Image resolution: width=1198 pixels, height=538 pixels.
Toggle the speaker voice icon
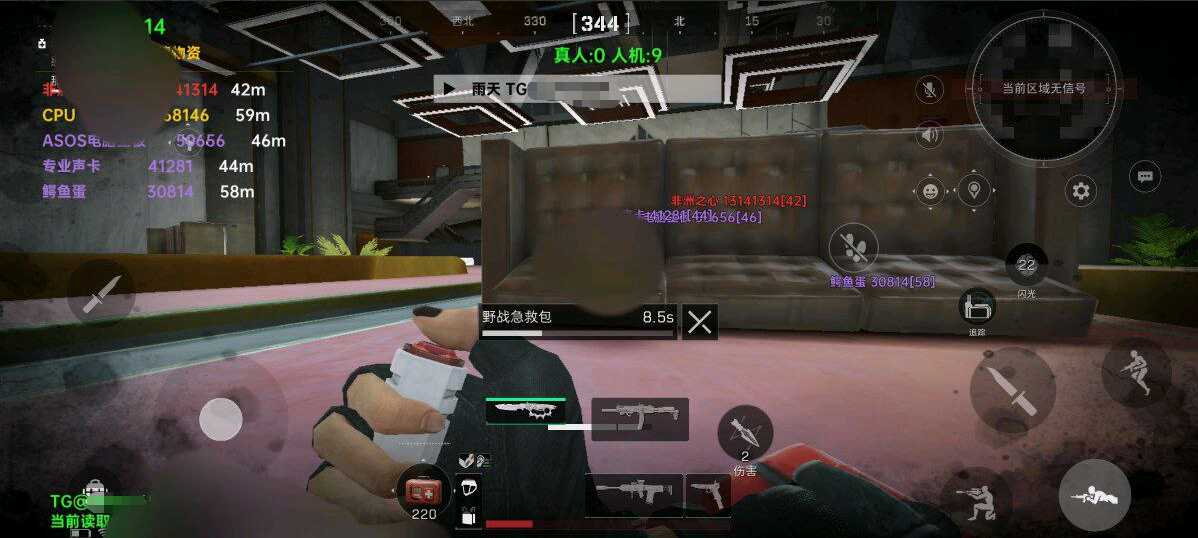click(930, 135)
